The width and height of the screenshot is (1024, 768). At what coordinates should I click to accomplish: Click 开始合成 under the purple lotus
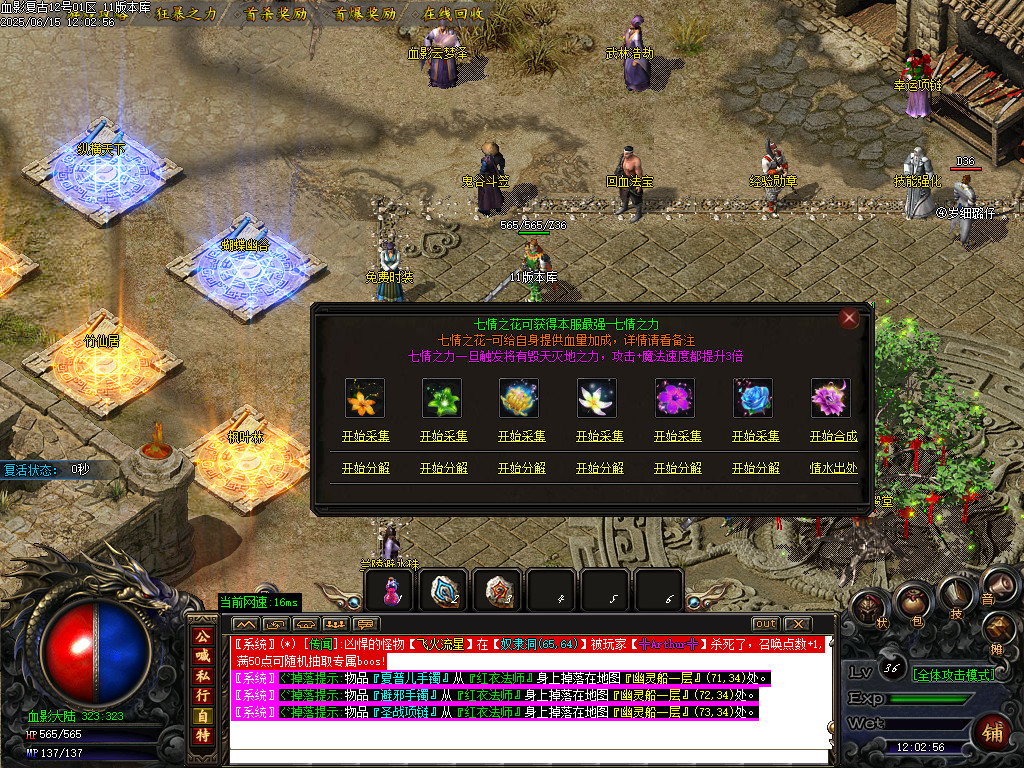click(x=833, y=437)
